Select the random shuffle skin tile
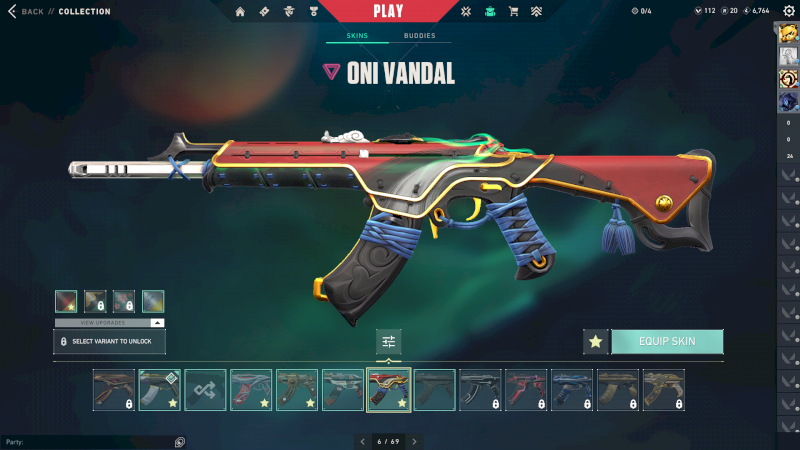 coord(205,390)
